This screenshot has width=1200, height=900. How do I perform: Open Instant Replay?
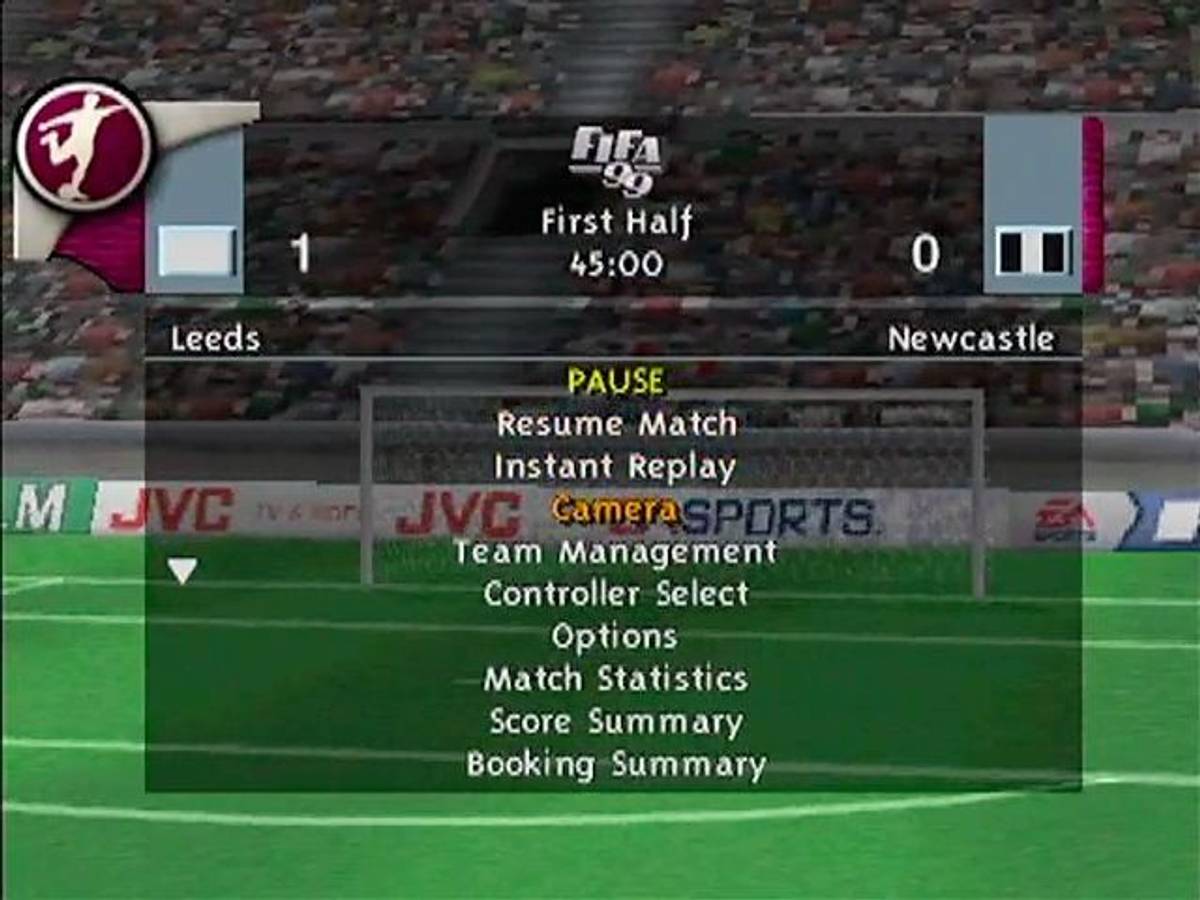(615, 467)
